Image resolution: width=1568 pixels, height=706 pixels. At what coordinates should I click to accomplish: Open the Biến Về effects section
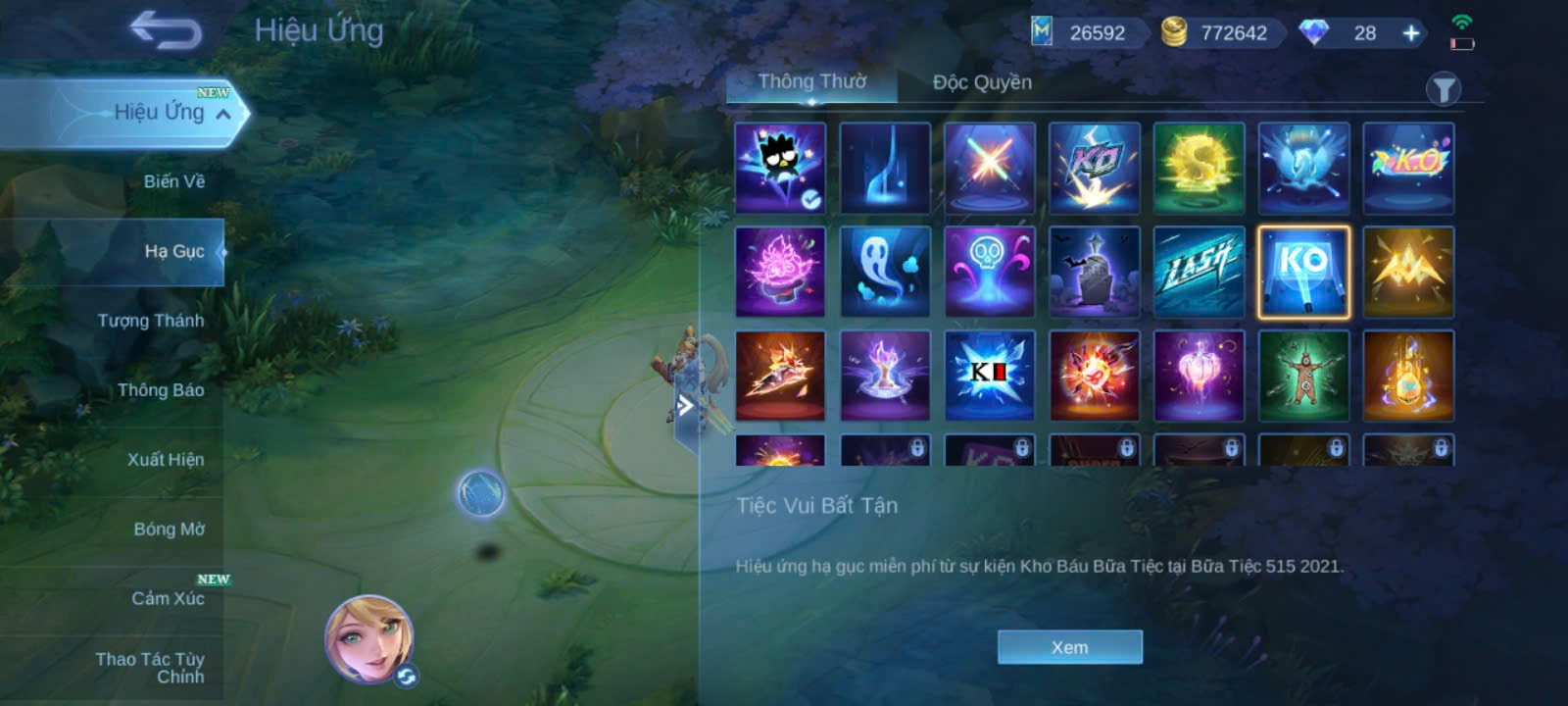click(x=173, y=181)
